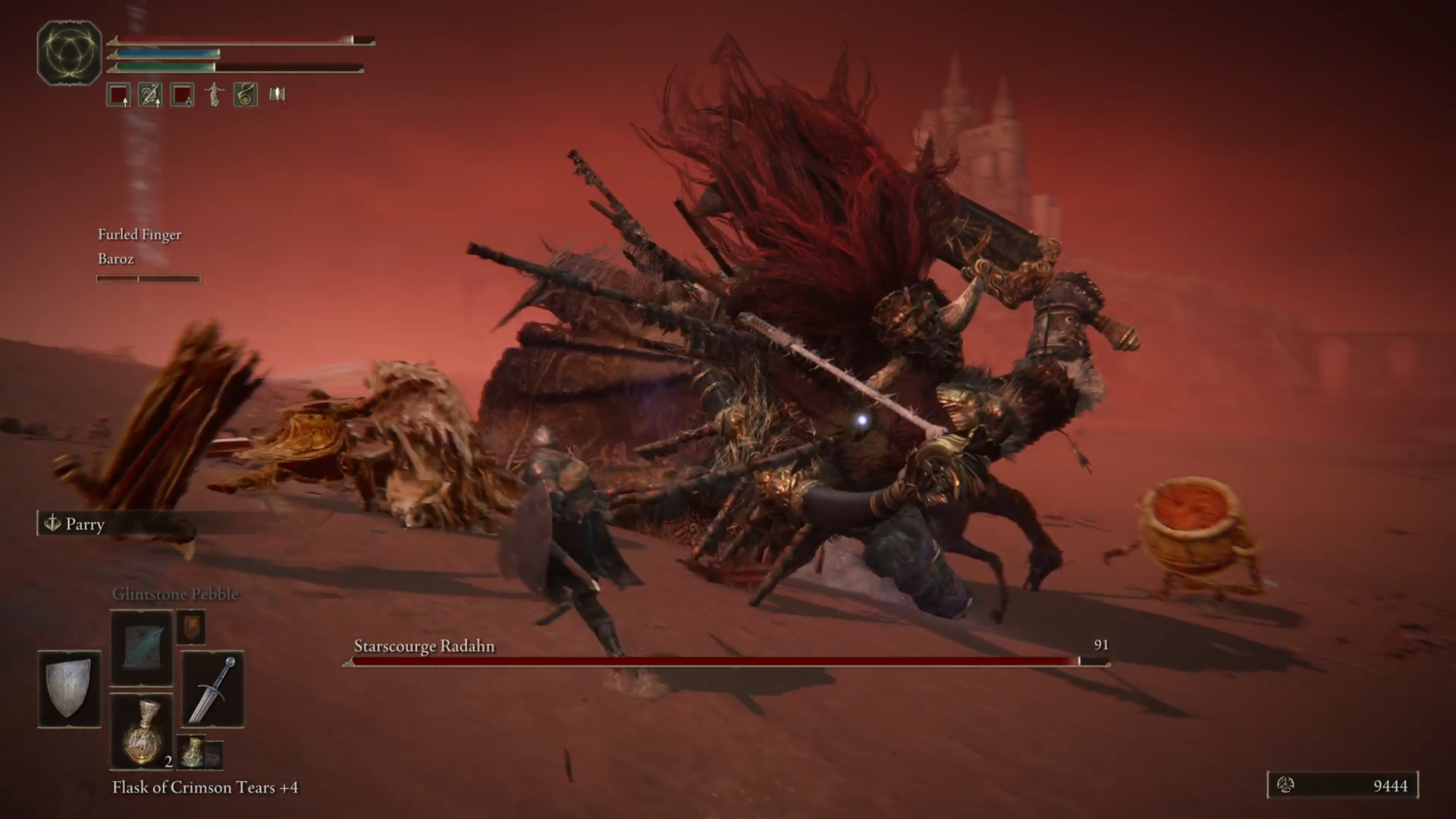Select the Glintstone Pebble spell icon

click(x=143, y=648)
